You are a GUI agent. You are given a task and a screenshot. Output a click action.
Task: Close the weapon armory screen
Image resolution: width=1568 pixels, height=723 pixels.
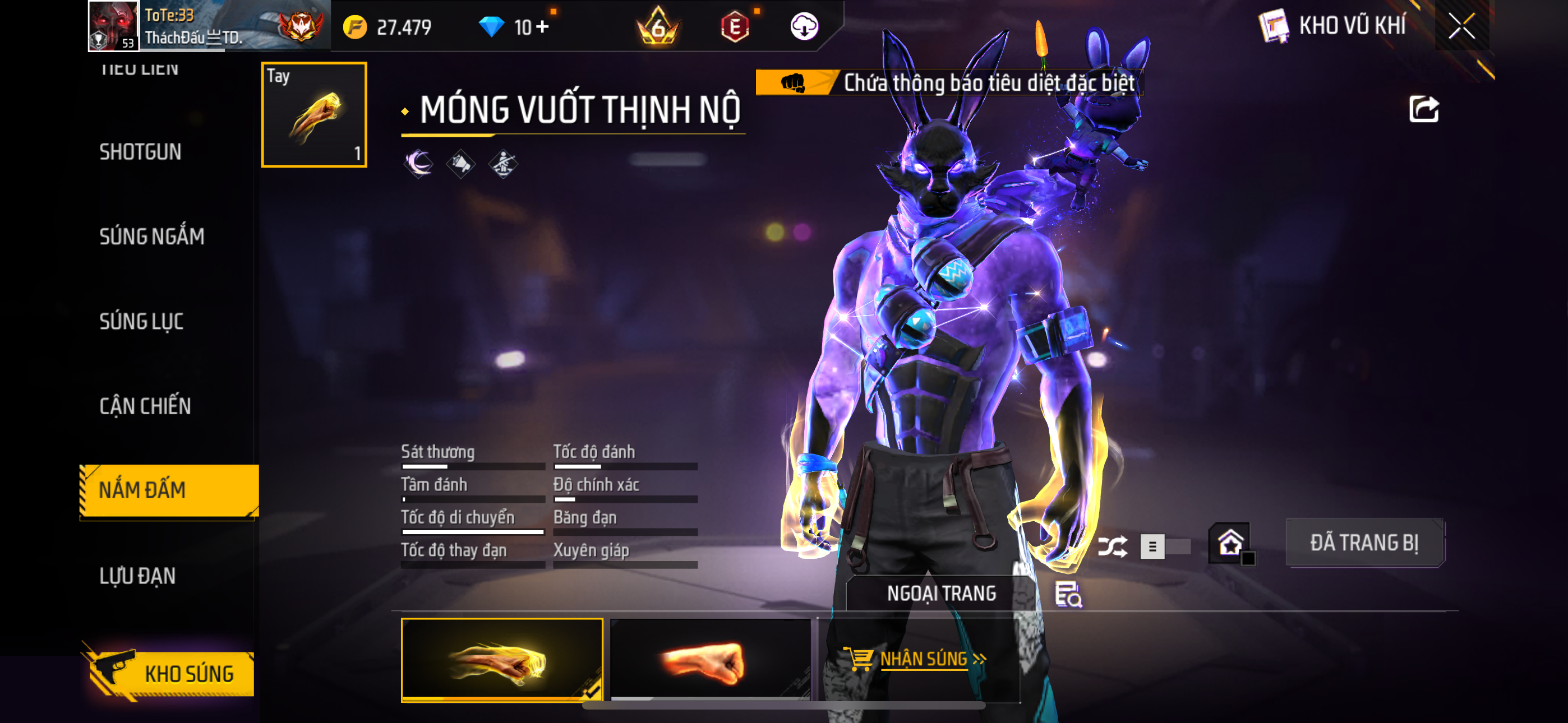pyautogui.click(x=1461, y=26)
